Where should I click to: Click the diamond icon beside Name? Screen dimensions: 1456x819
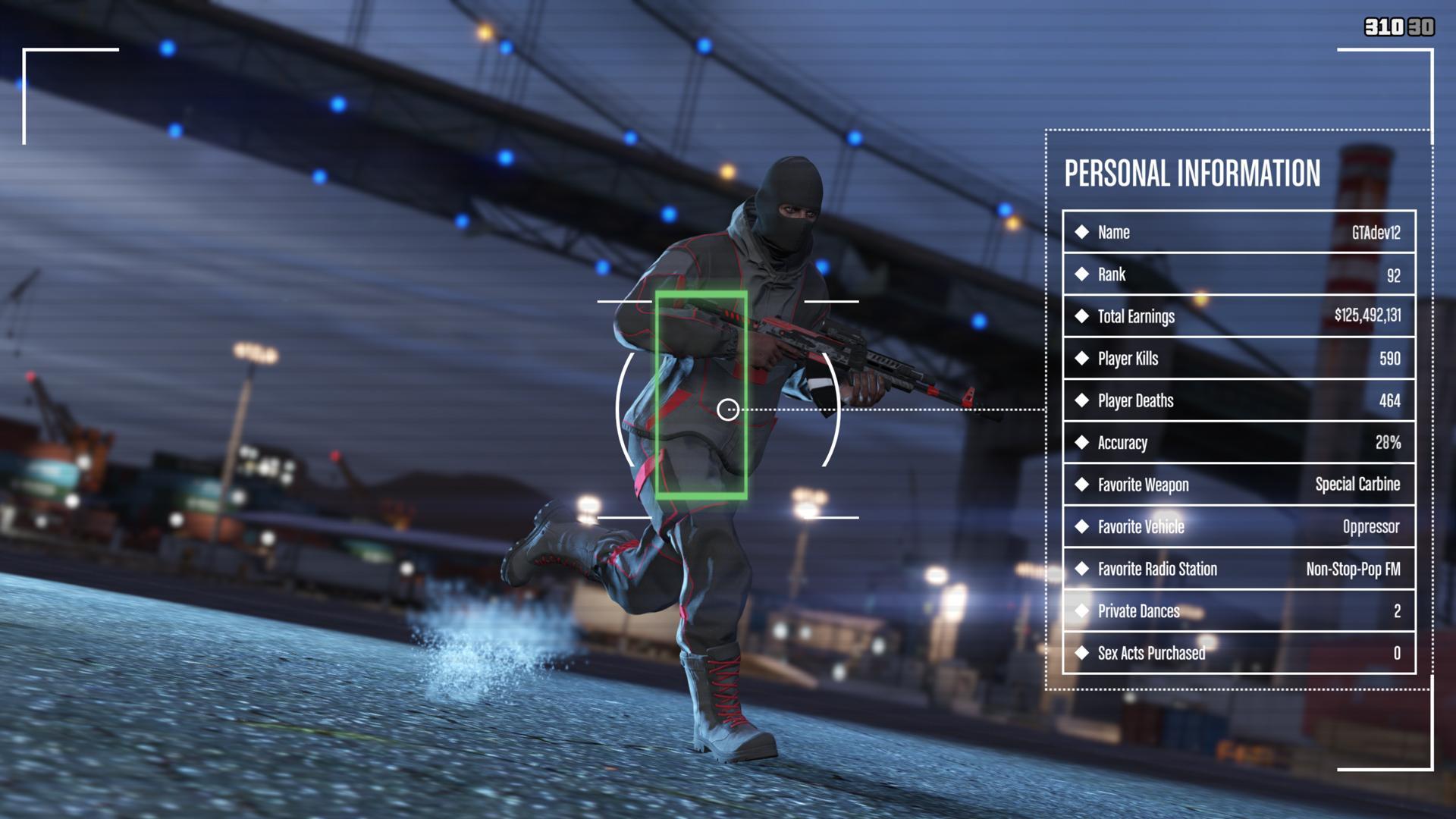(x=1082, y=233)
